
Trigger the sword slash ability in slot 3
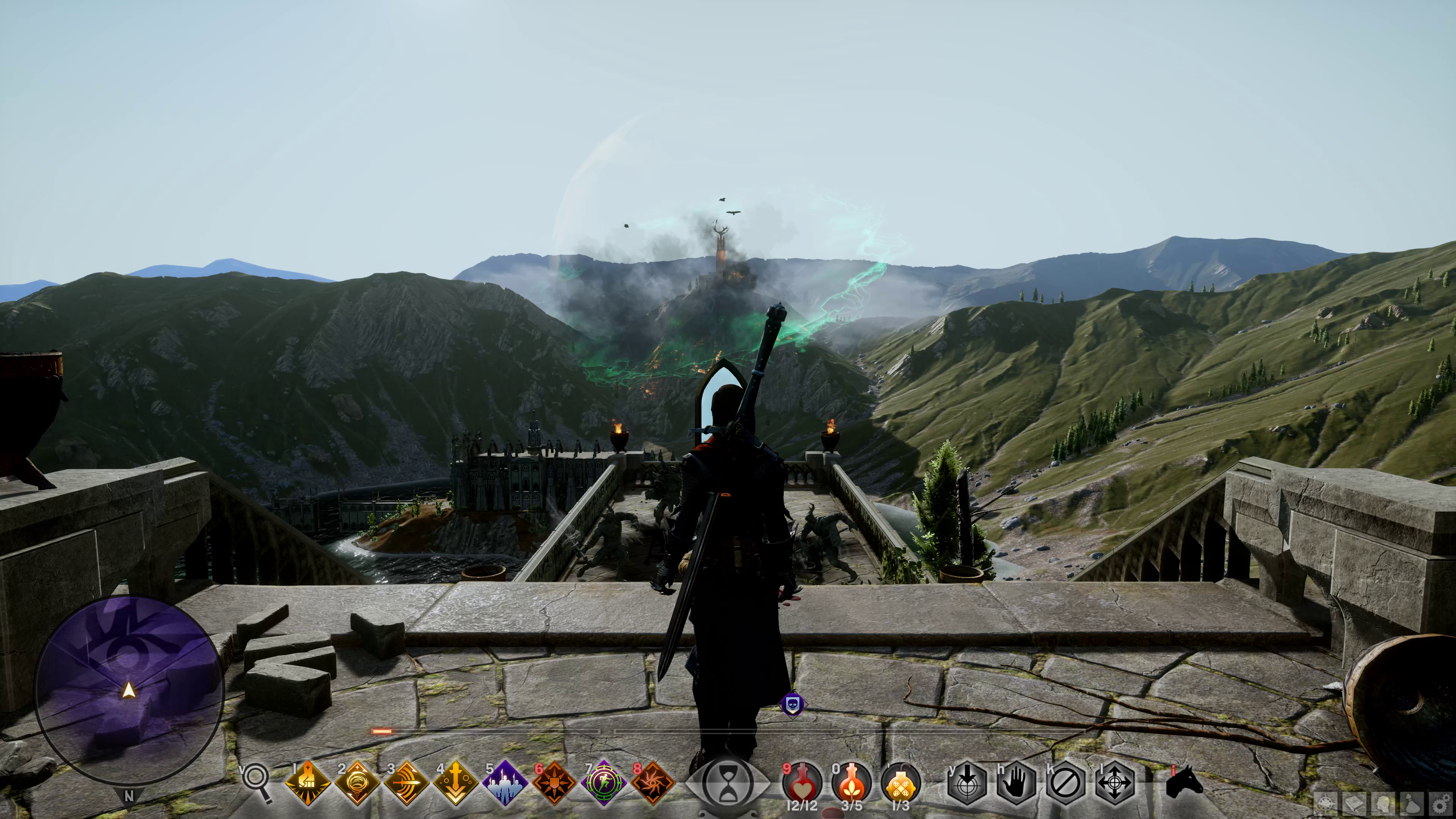pyautogui.click(x=406, y=783)
